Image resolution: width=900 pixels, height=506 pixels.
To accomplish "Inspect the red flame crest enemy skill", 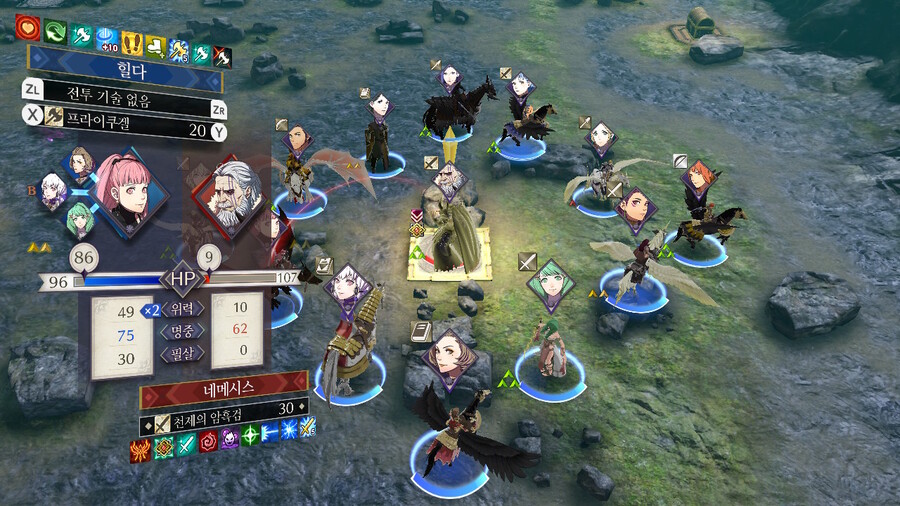I will pos(140,451).
